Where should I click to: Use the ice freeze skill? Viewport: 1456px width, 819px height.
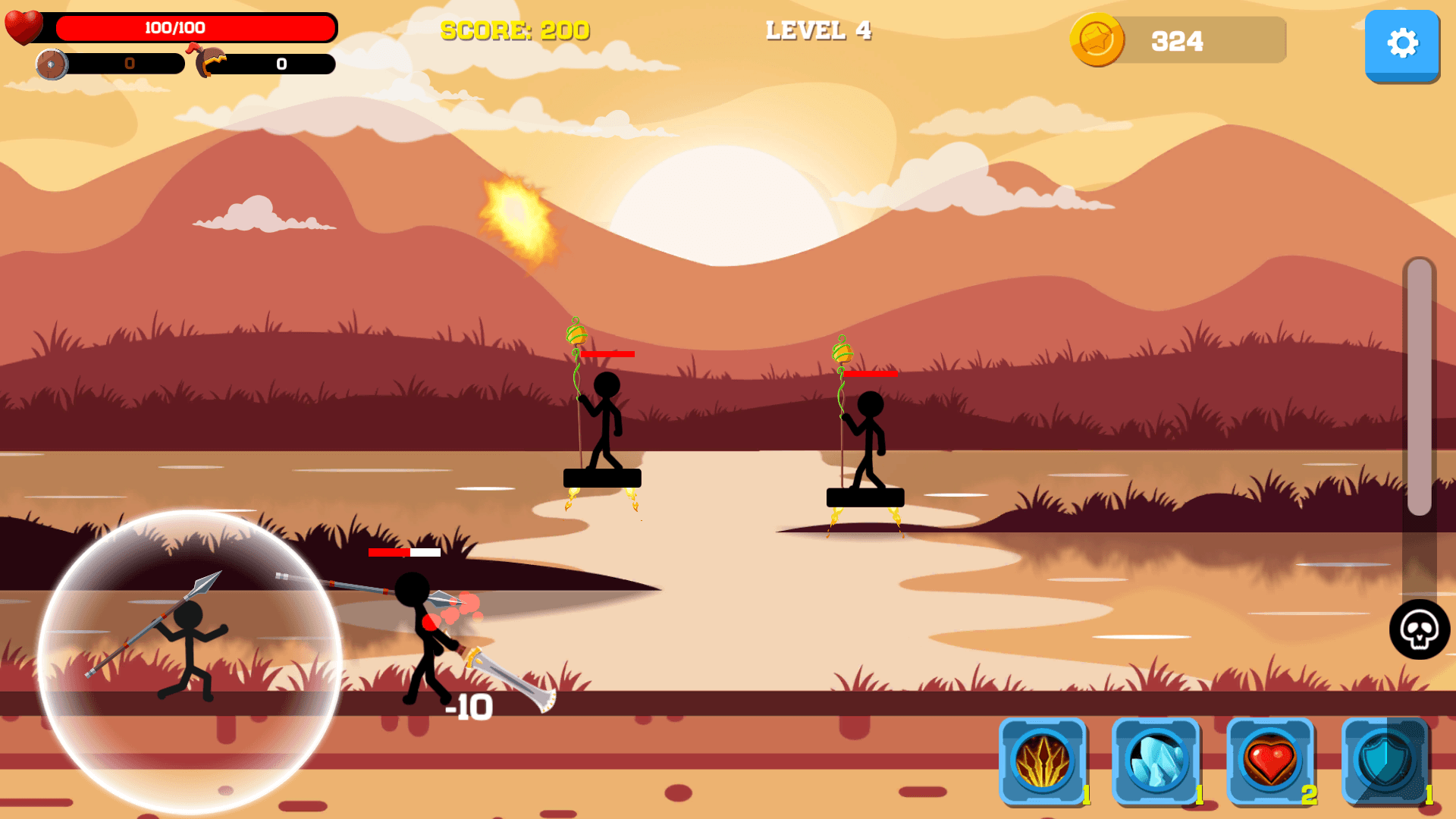(x=1158, y=764)
